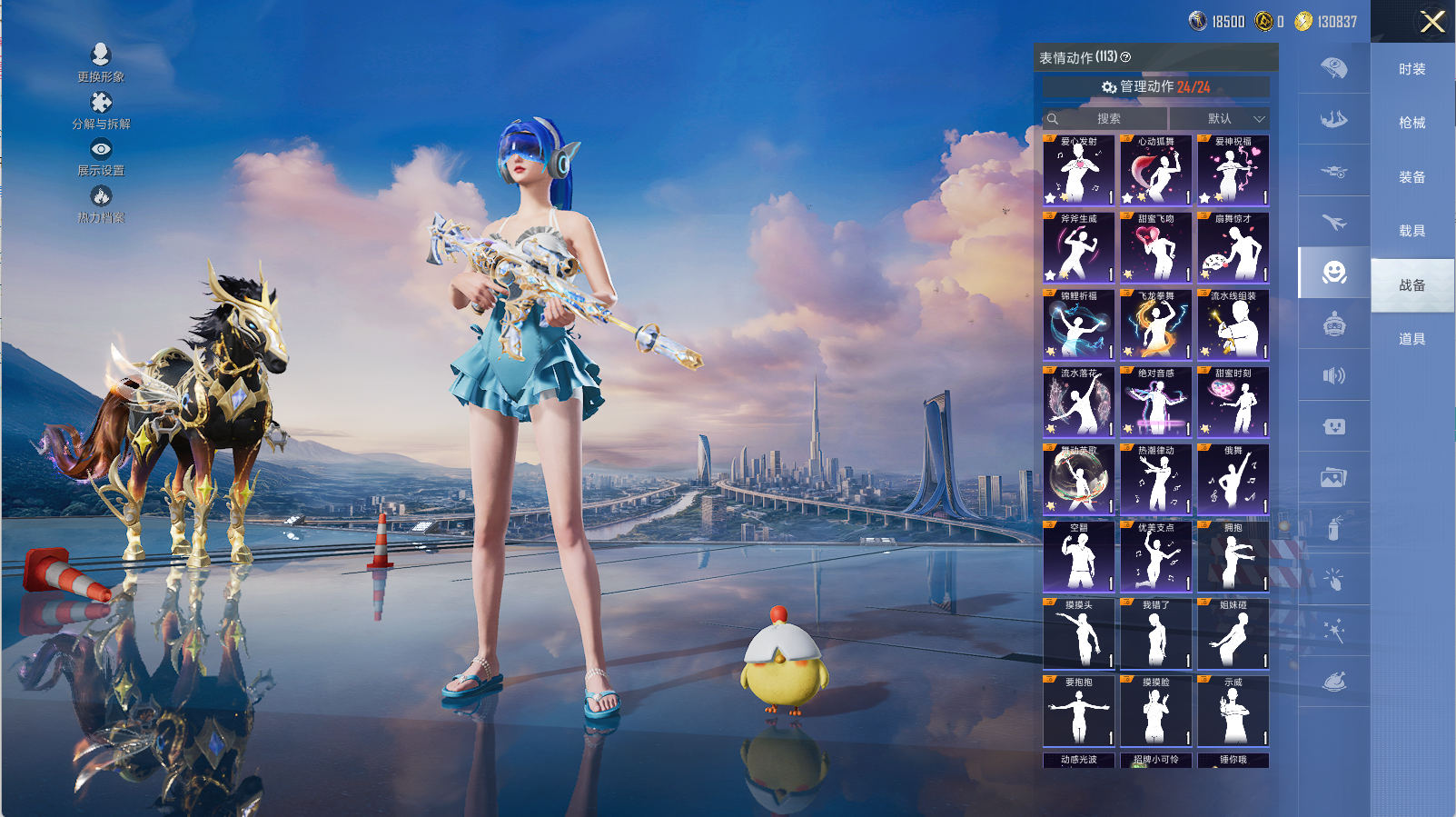Open the 枪械 (firearms) tab
This screenshot has height=817, width=1456.
pos(1411,123)
